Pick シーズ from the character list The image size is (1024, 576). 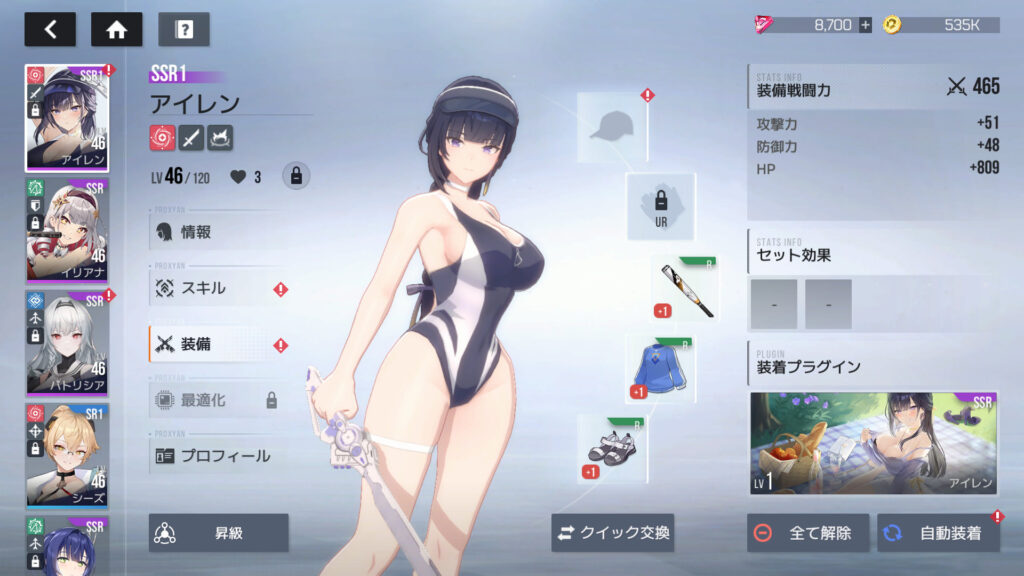pos(67,455)
